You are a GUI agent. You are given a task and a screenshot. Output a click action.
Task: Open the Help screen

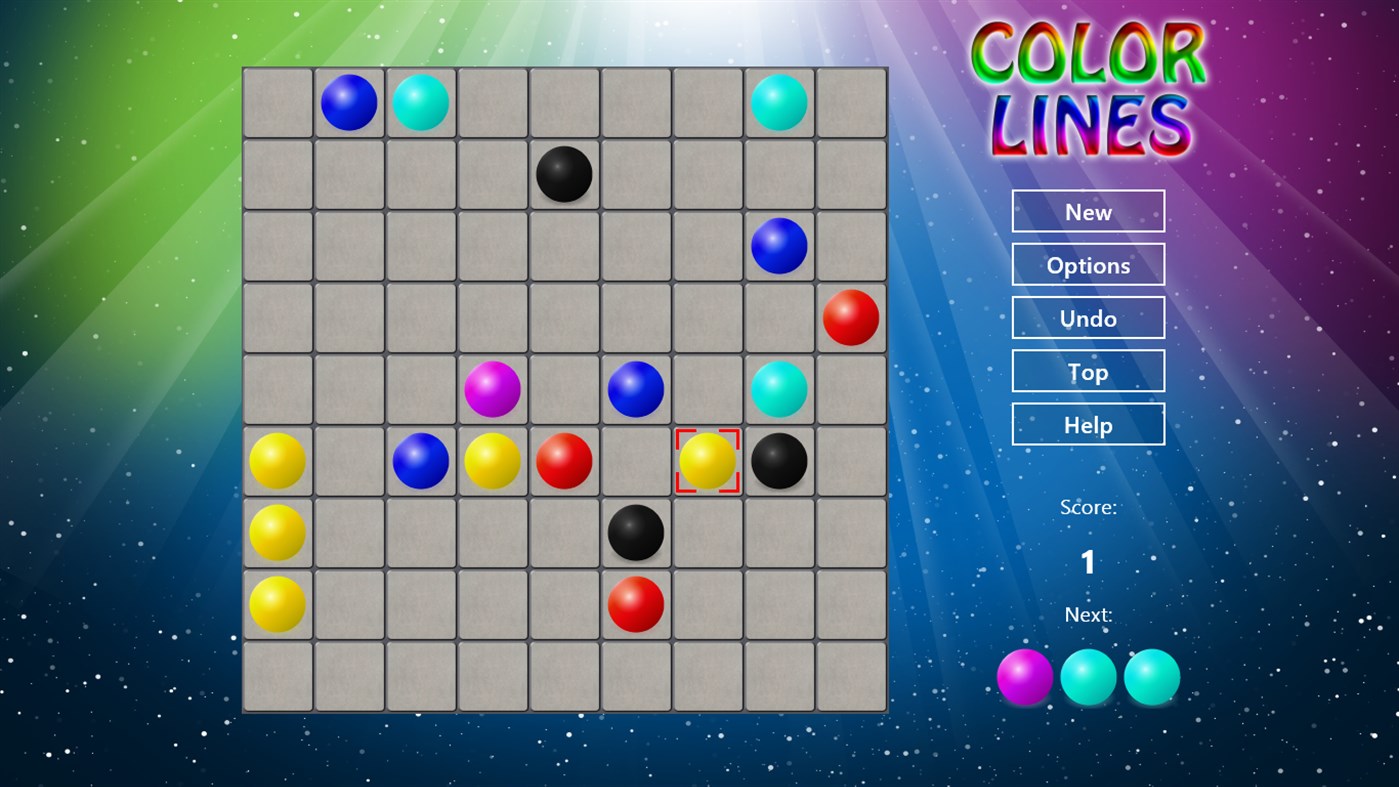tap(1088, 424)
